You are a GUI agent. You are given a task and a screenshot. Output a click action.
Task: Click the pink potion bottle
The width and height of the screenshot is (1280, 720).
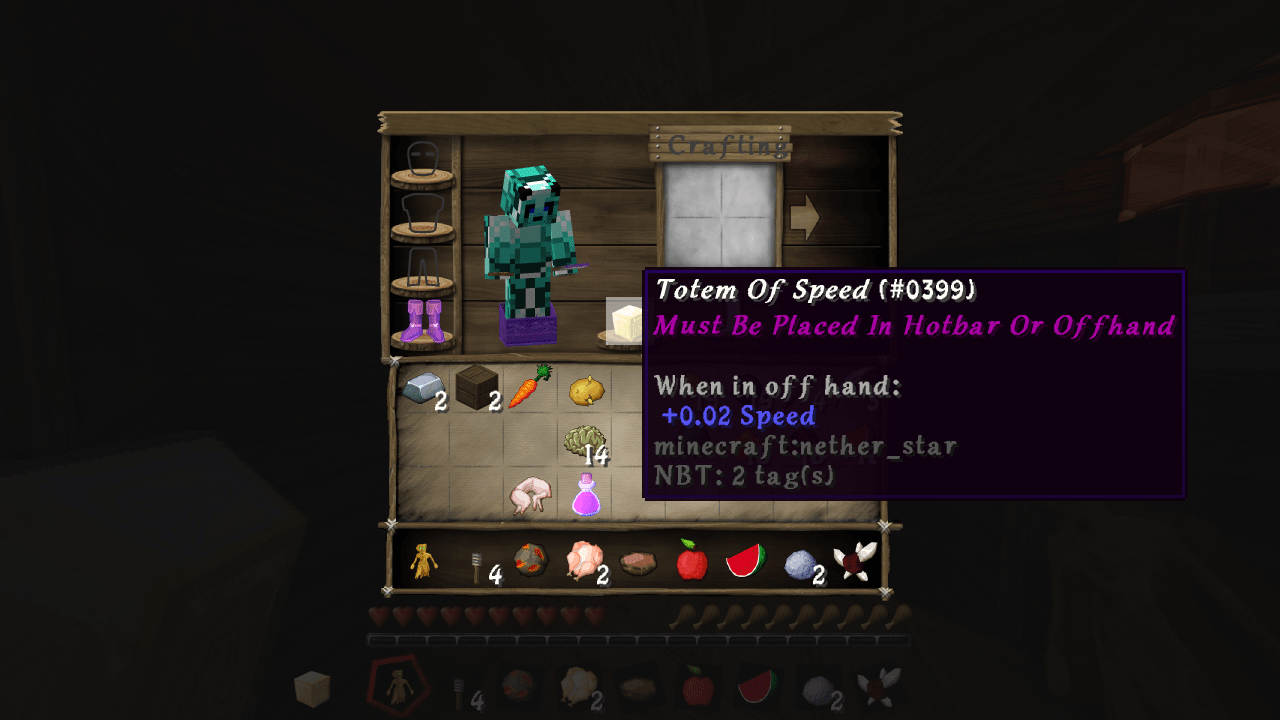pyautogui.click(x=585, y=496)
